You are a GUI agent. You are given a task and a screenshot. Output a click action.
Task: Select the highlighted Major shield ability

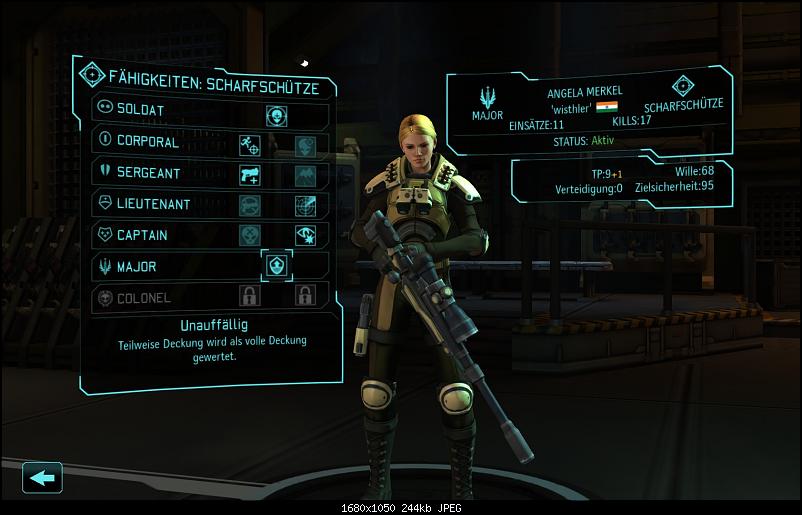[x=276, y=266]
